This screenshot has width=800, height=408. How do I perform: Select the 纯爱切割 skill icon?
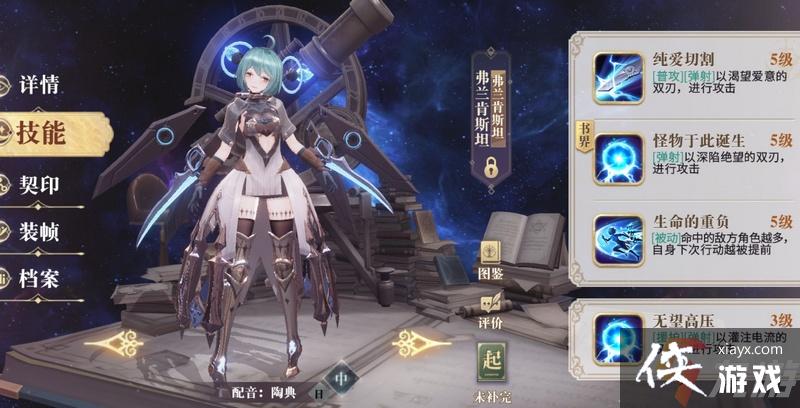point(618,77)
